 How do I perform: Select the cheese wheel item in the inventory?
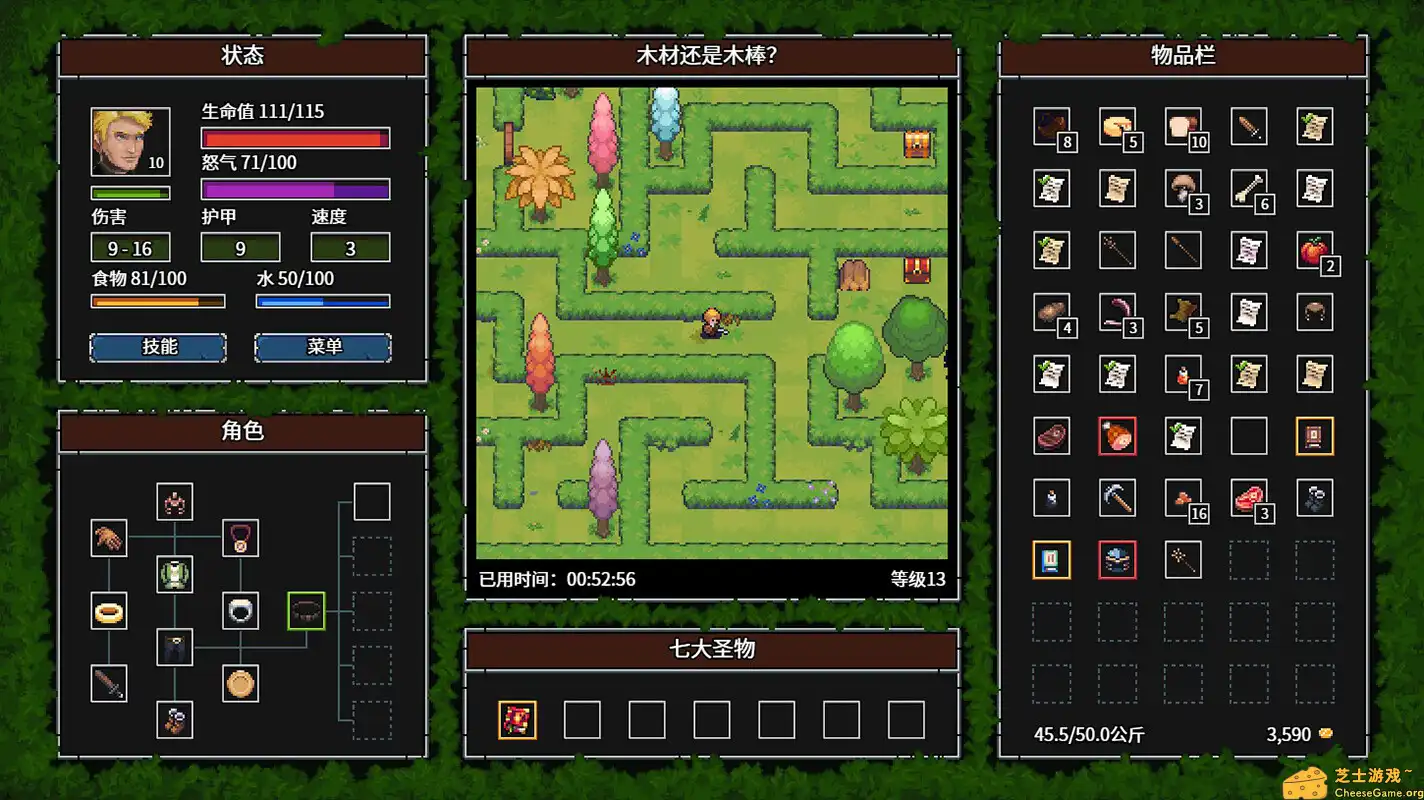tap(1117, 125)
